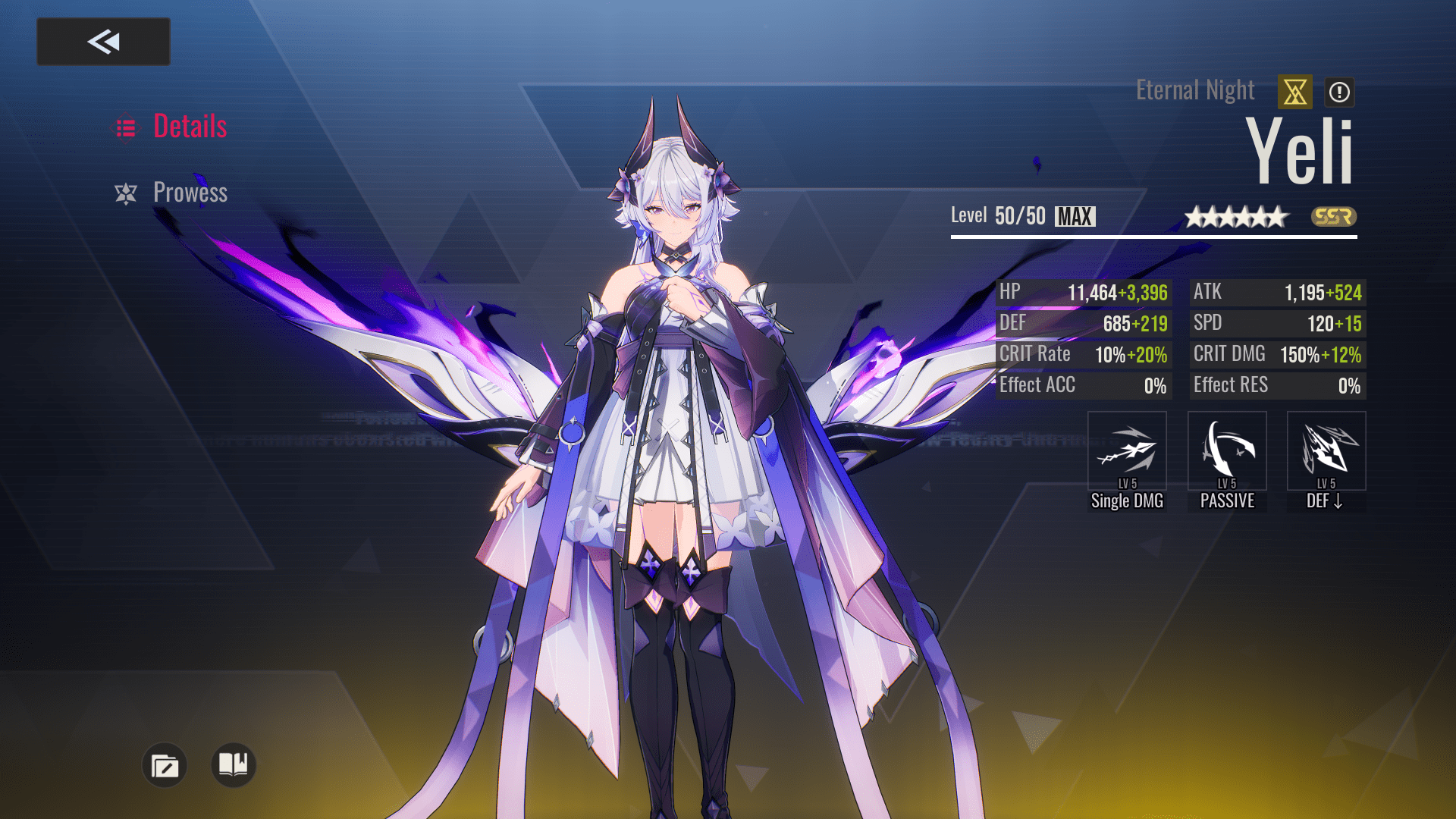The height and width of the screenshot is (819, 1456).
Task: Select the Details tab
Action: pyautogui.click(x=191, y=127)
